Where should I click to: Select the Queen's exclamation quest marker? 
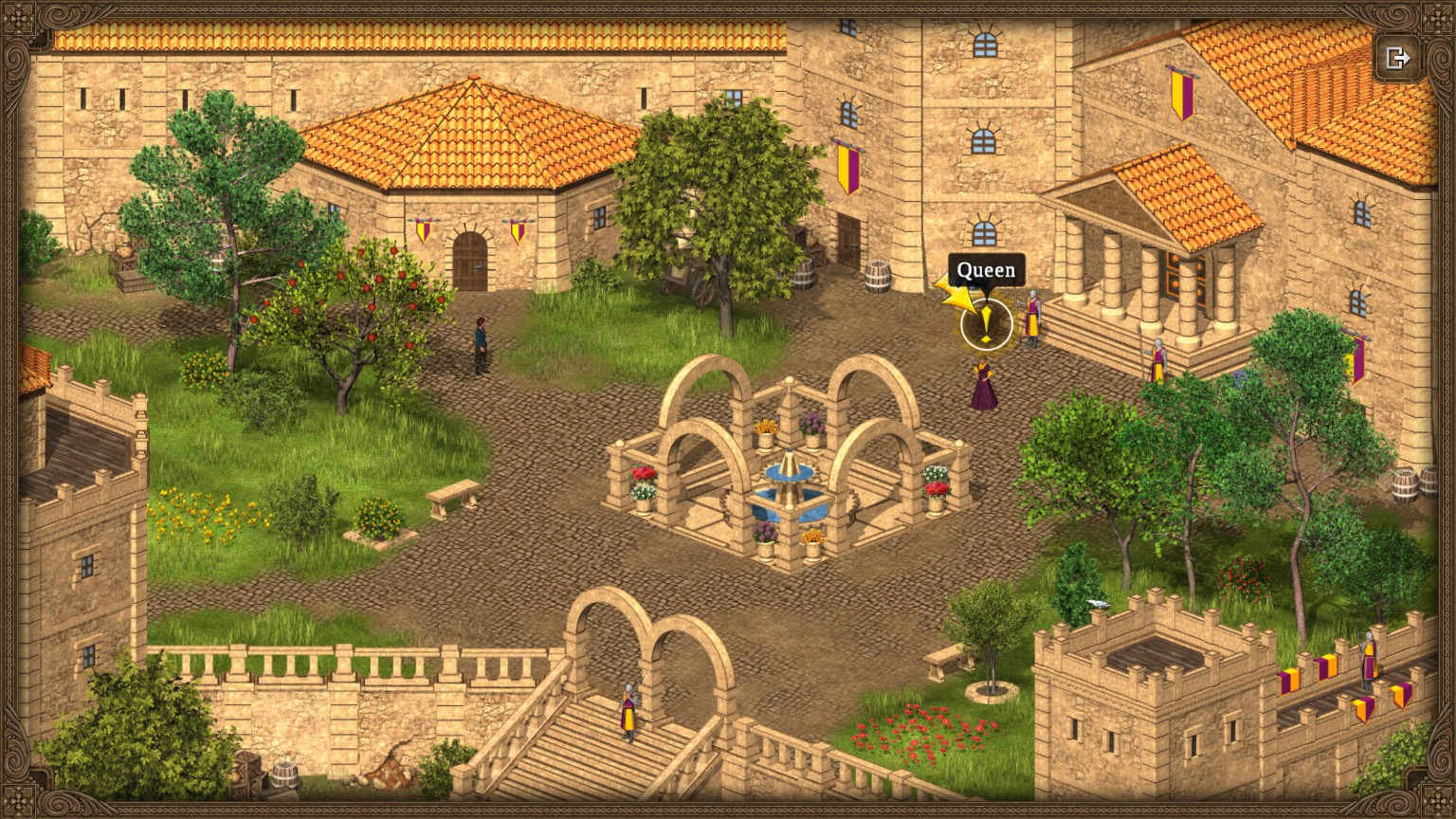tap(986, 324)
